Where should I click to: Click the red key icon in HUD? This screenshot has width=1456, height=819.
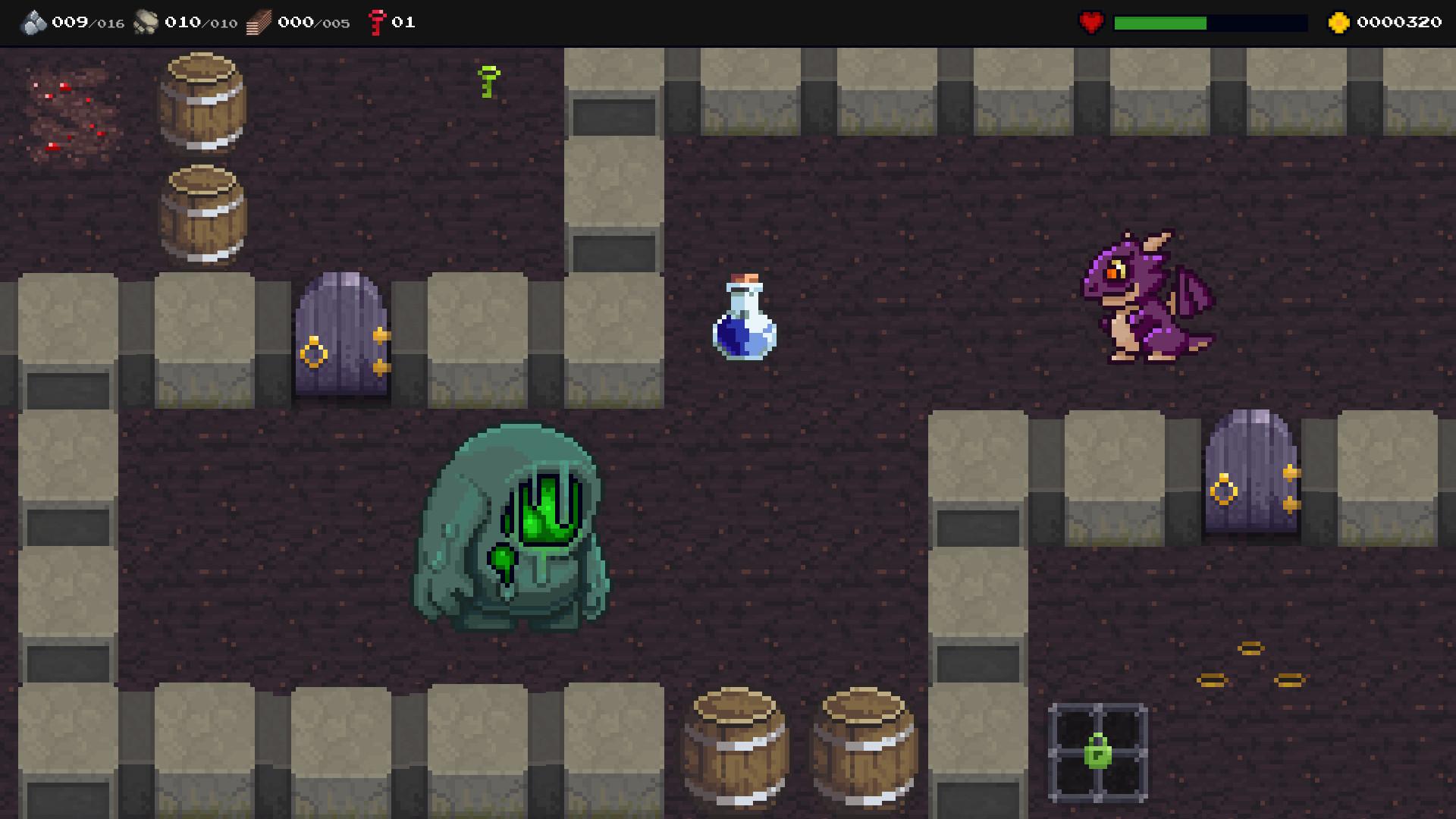(x=377, y=21)
